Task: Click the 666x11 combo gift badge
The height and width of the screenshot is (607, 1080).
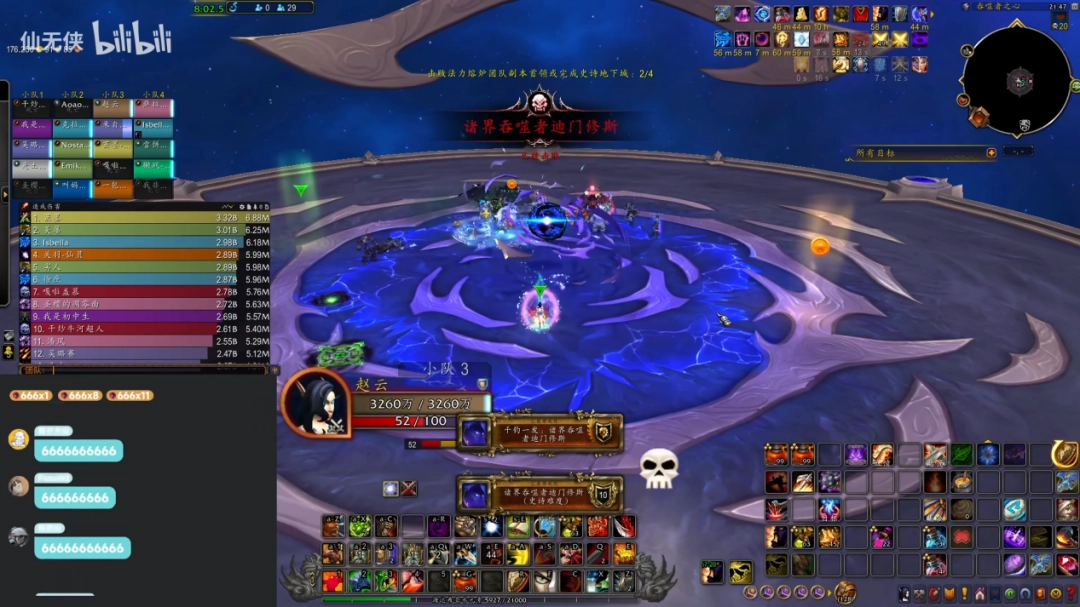Action: [130, 395]
